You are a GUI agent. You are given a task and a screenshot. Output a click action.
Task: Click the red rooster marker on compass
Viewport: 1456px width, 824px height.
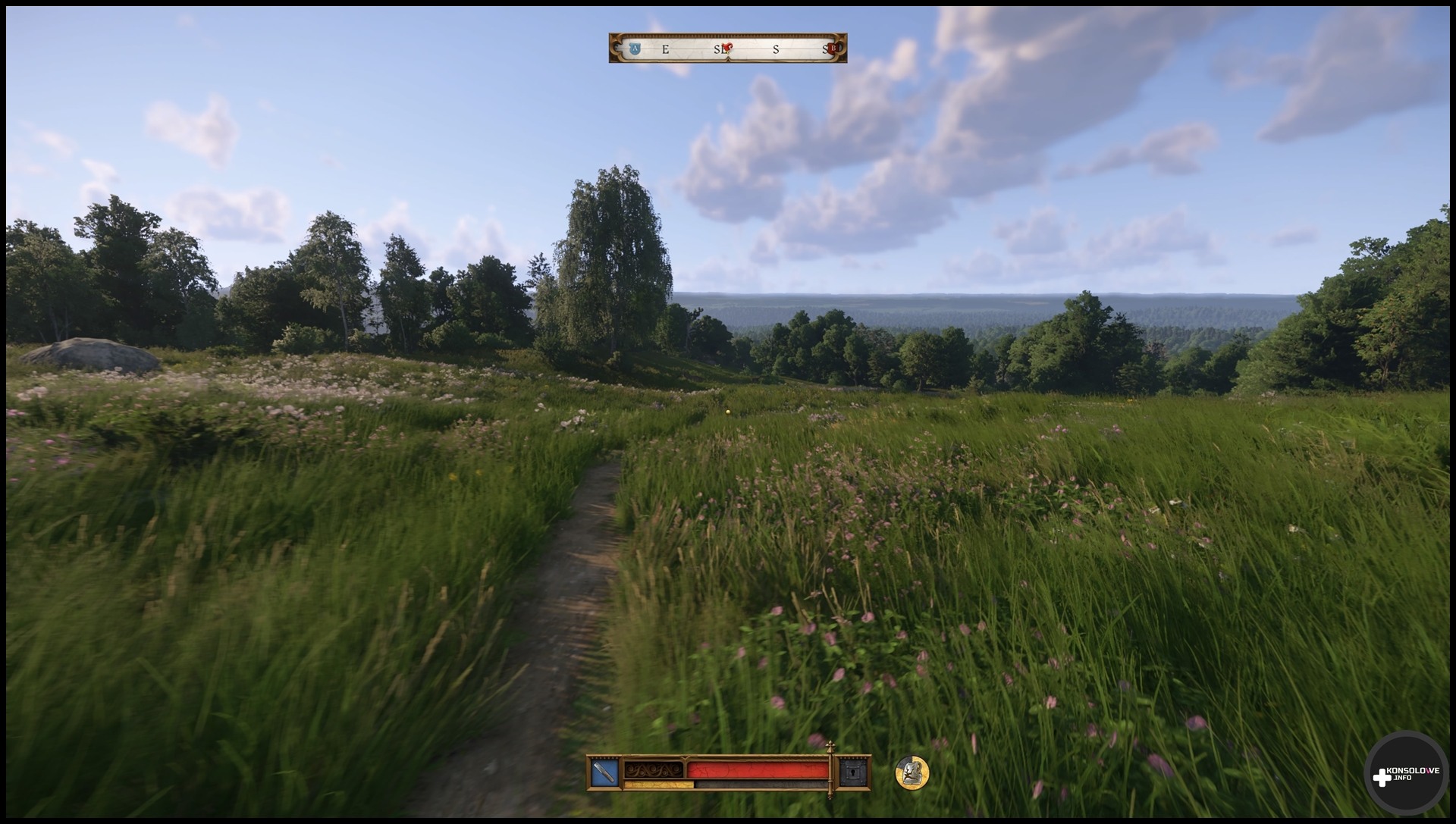coord(728,48)
